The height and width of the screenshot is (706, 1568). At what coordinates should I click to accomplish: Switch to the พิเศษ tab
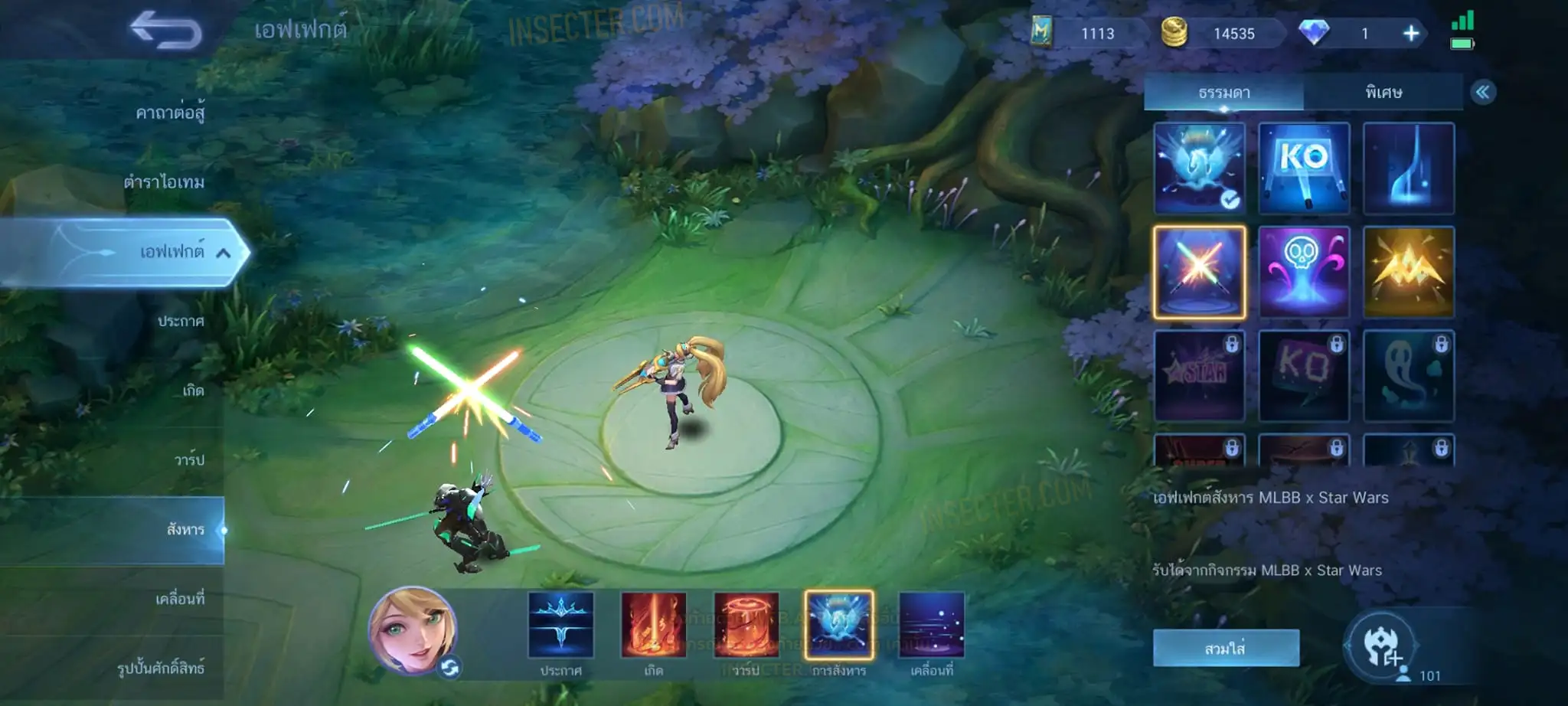coord(1383,93)
